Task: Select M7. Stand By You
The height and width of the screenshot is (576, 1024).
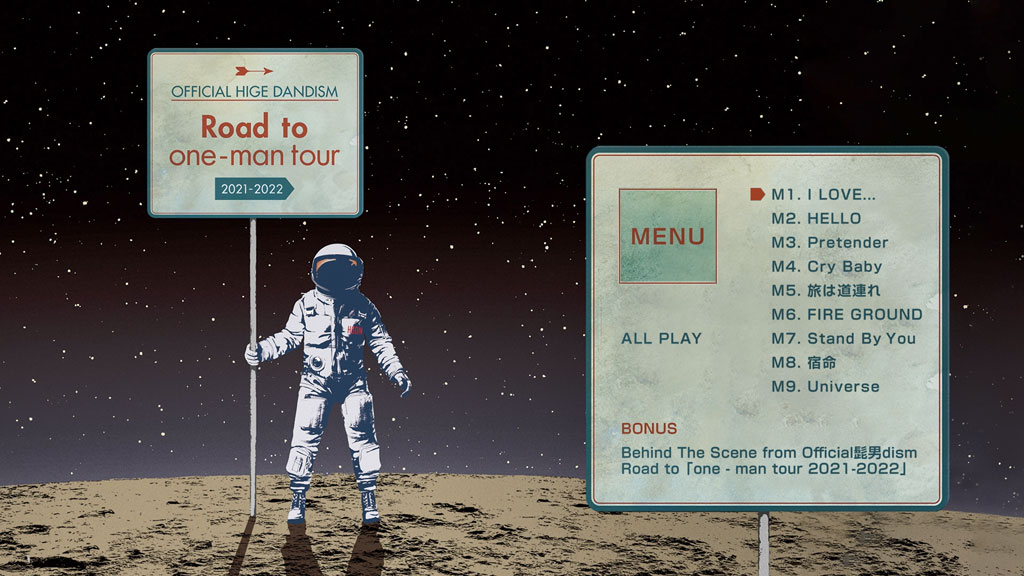Action: click(x=843, y=338)
